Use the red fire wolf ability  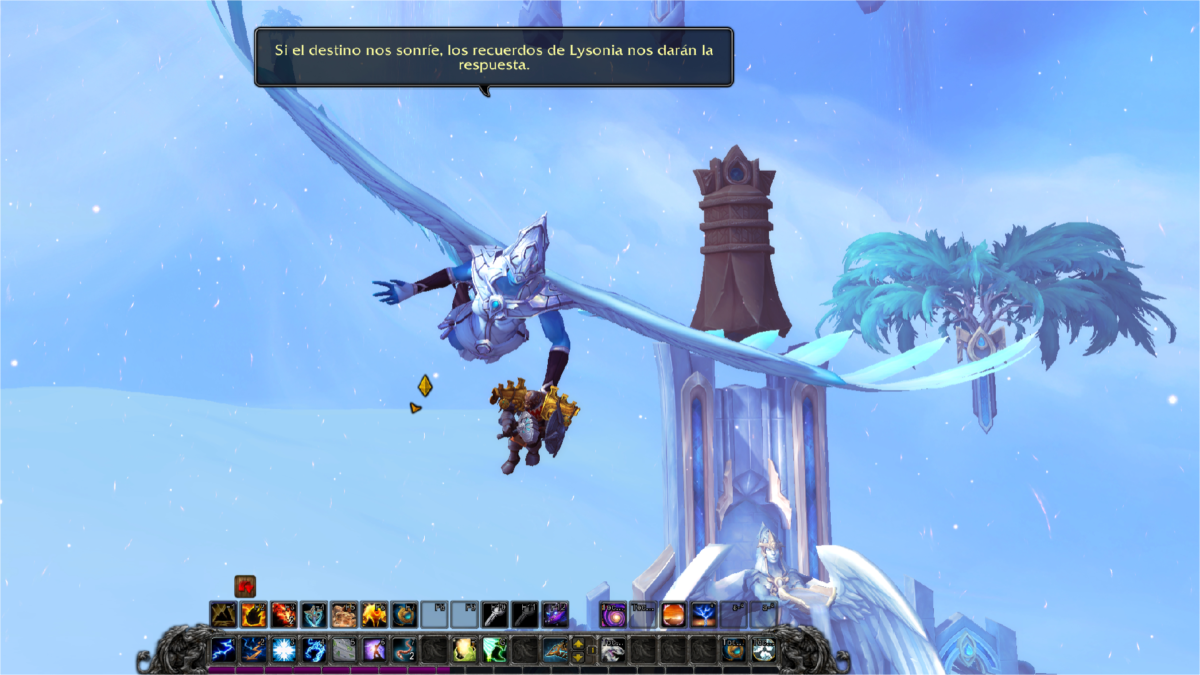[x=283, y=614]
